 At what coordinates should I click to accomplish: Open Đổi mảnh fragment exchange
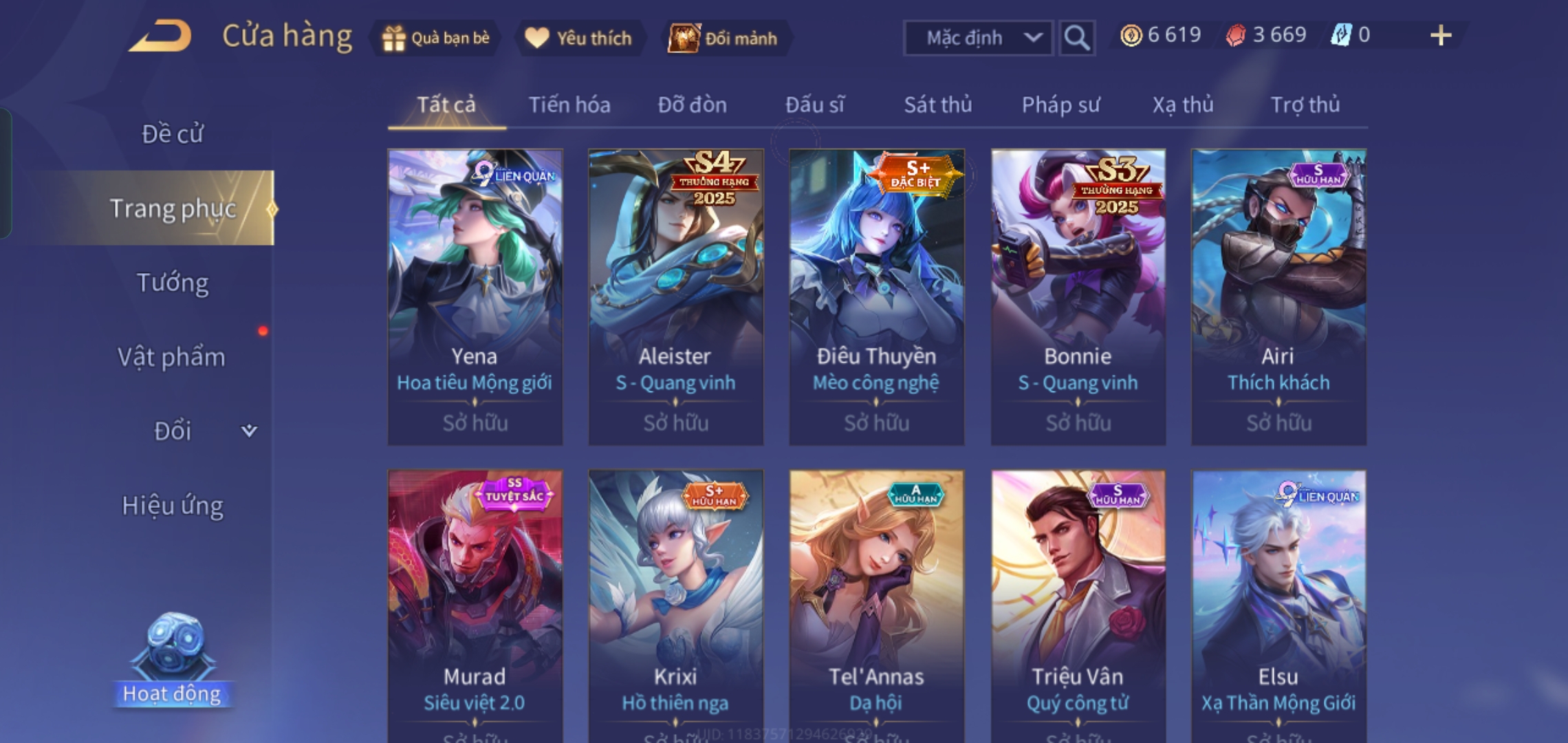coord(725,38)
